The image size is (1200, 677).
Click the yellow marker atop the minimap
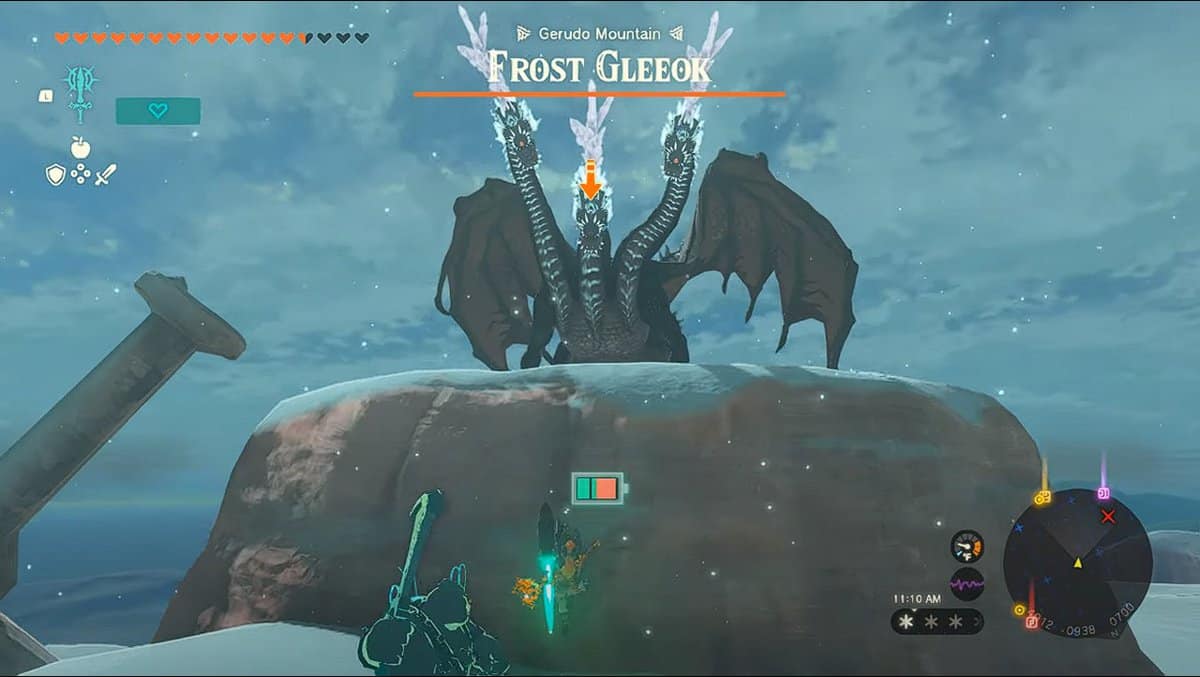click(1043, 497)
